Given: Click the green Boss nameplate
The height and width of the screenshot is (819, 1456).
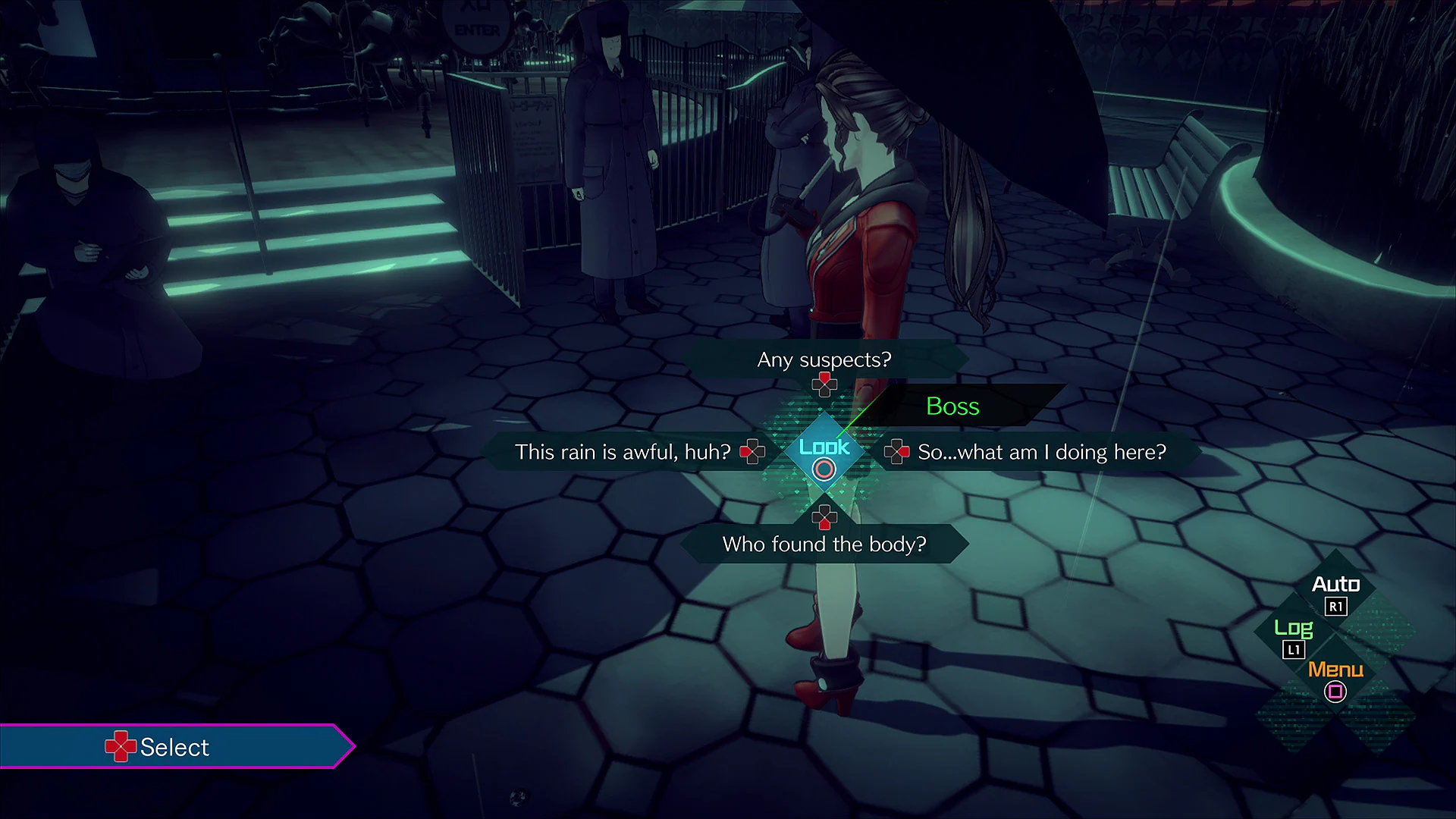Looking at the screenshot, I should pyautogui.click(x=953, y=406).
